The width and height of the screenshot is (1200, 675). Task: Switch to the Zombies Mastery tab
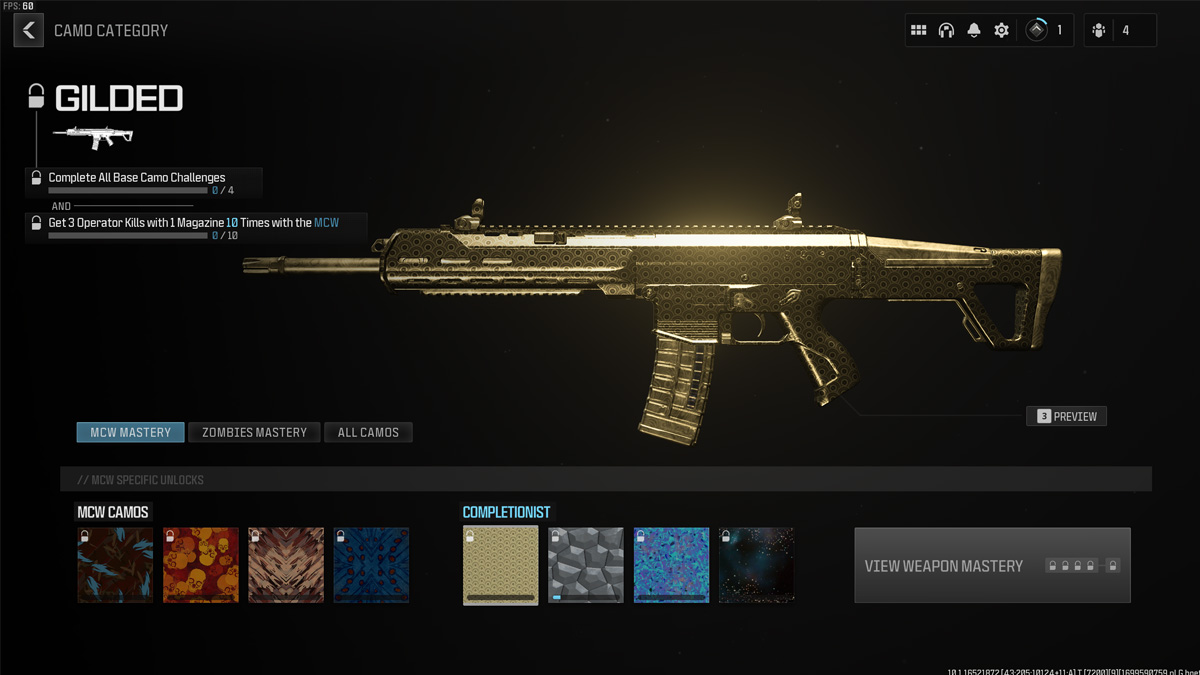(254, 432)
